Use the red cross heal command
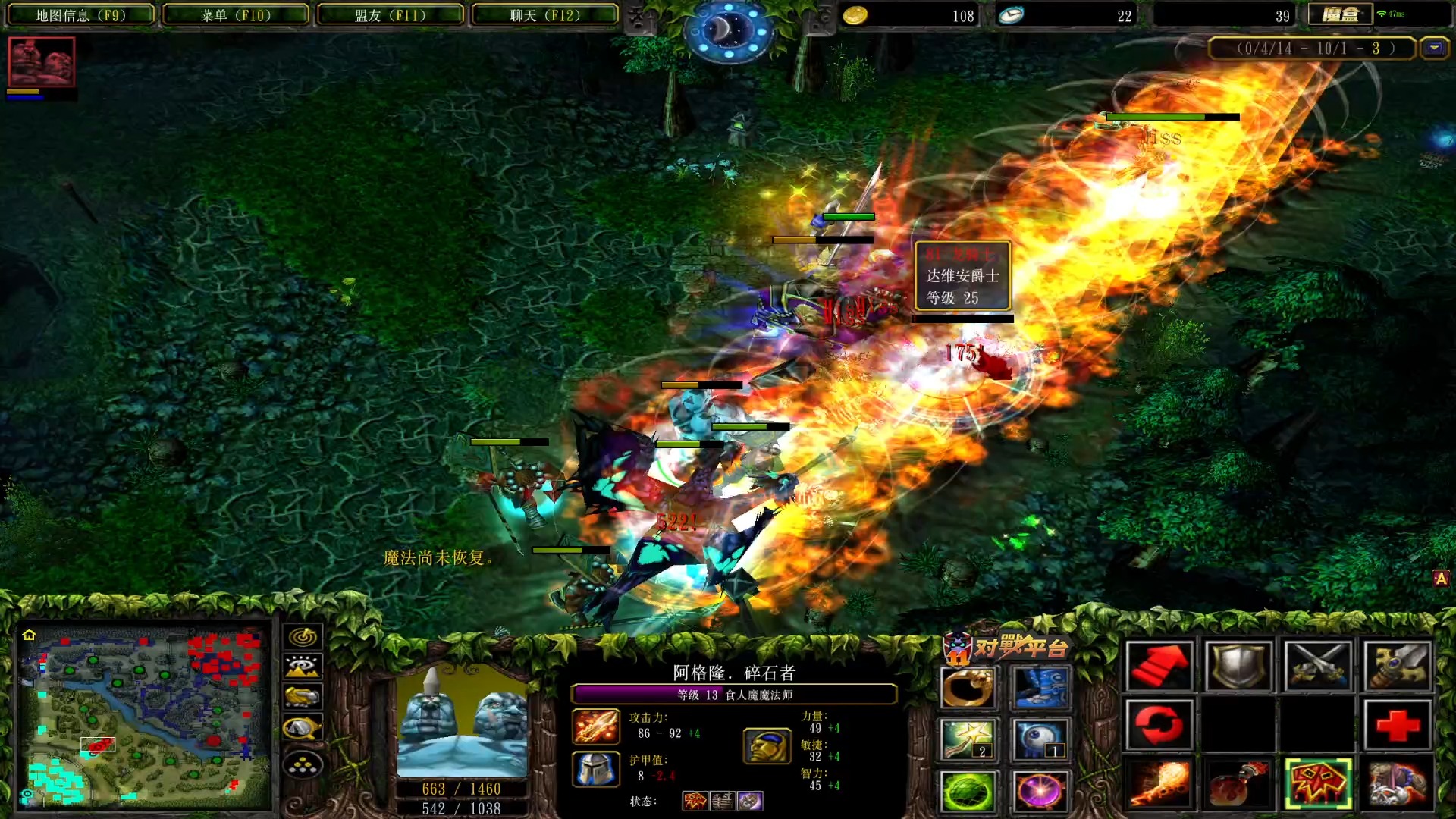1456x819 pixels. point(1398,724)
